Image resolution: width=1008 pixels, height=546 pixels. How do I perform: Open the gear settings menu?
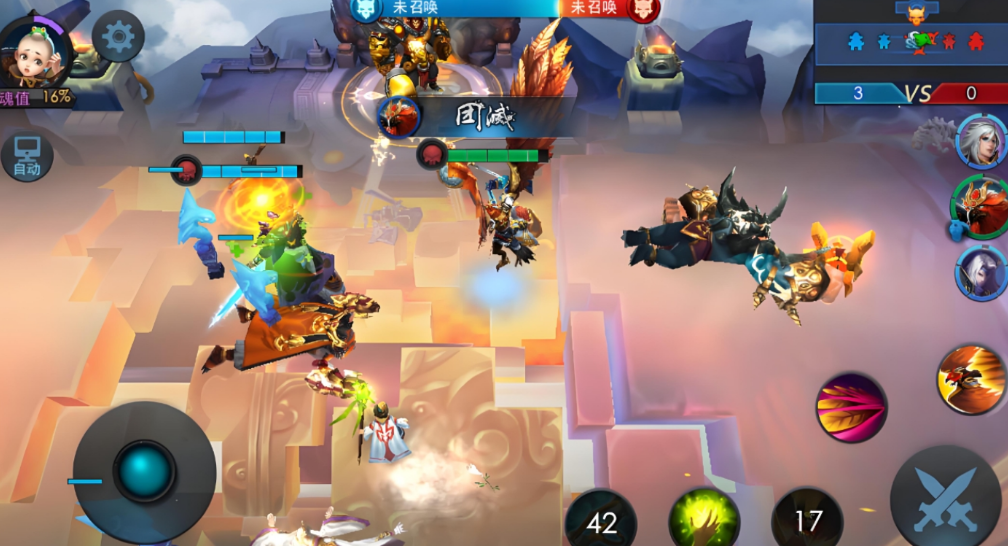(x=118, y=37)
